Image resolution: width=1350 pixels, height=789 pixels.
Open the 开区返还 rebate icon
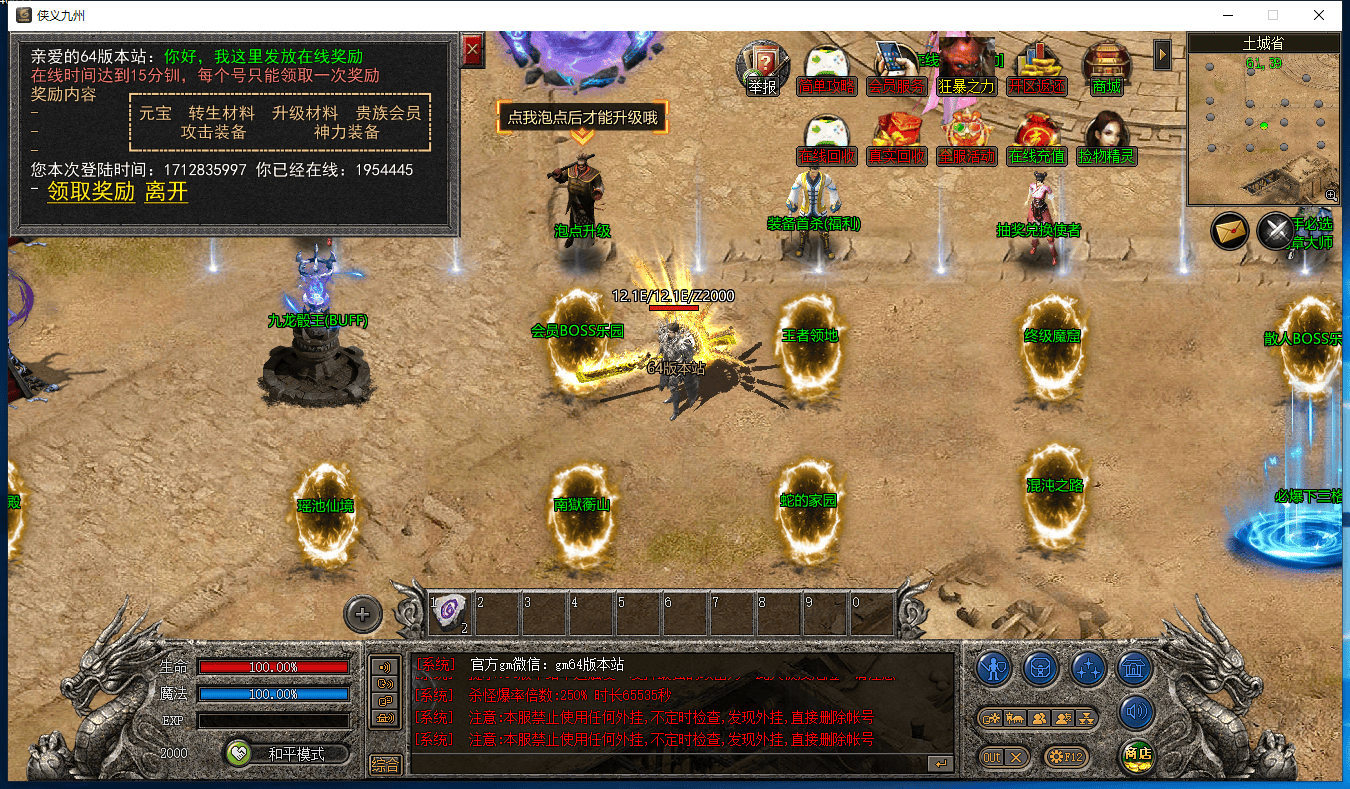[x=1037, y=68]
